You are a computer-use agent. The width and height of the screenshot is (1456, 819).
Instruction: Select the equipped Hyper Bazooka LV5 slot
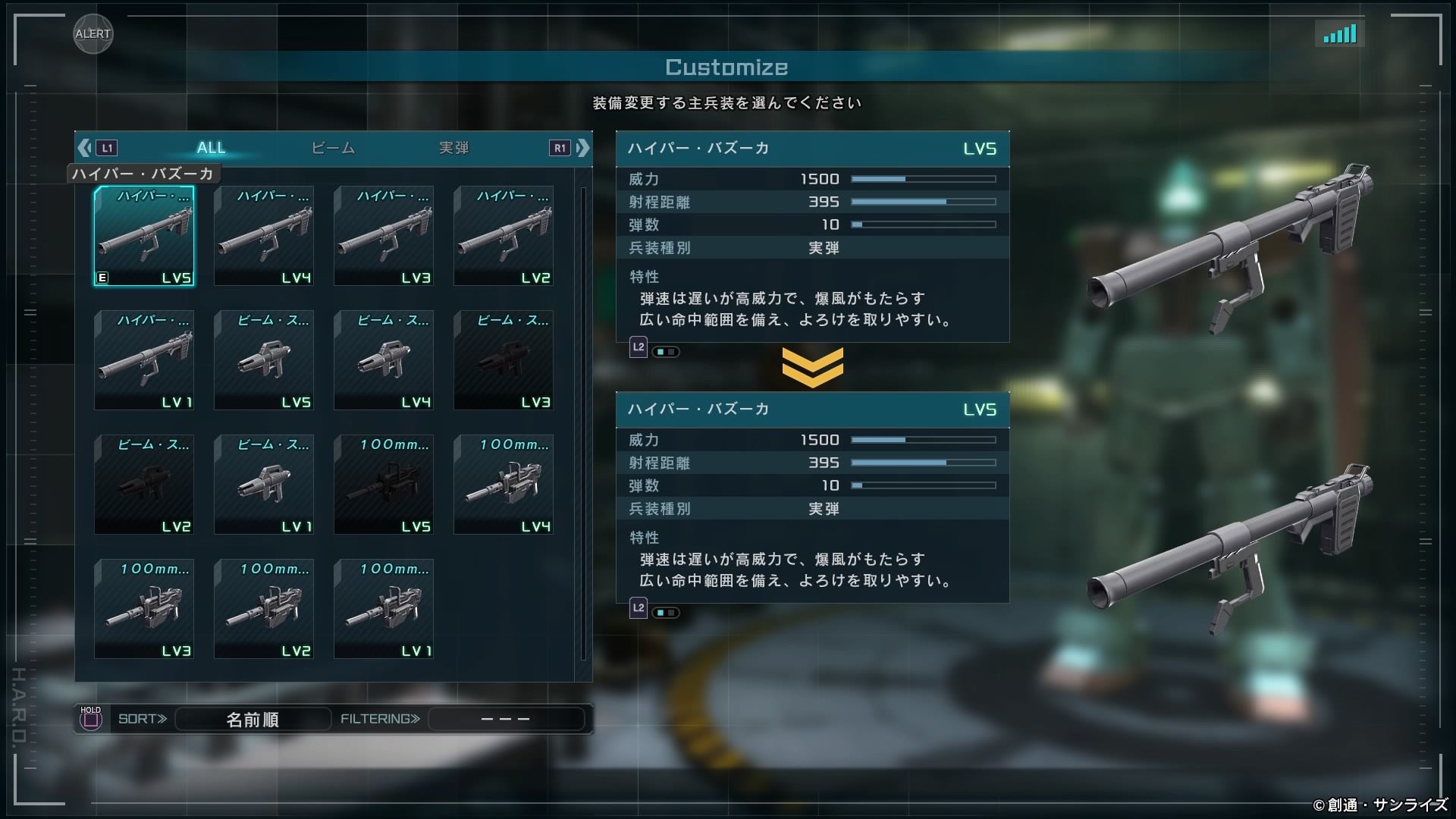click(144, 236)
